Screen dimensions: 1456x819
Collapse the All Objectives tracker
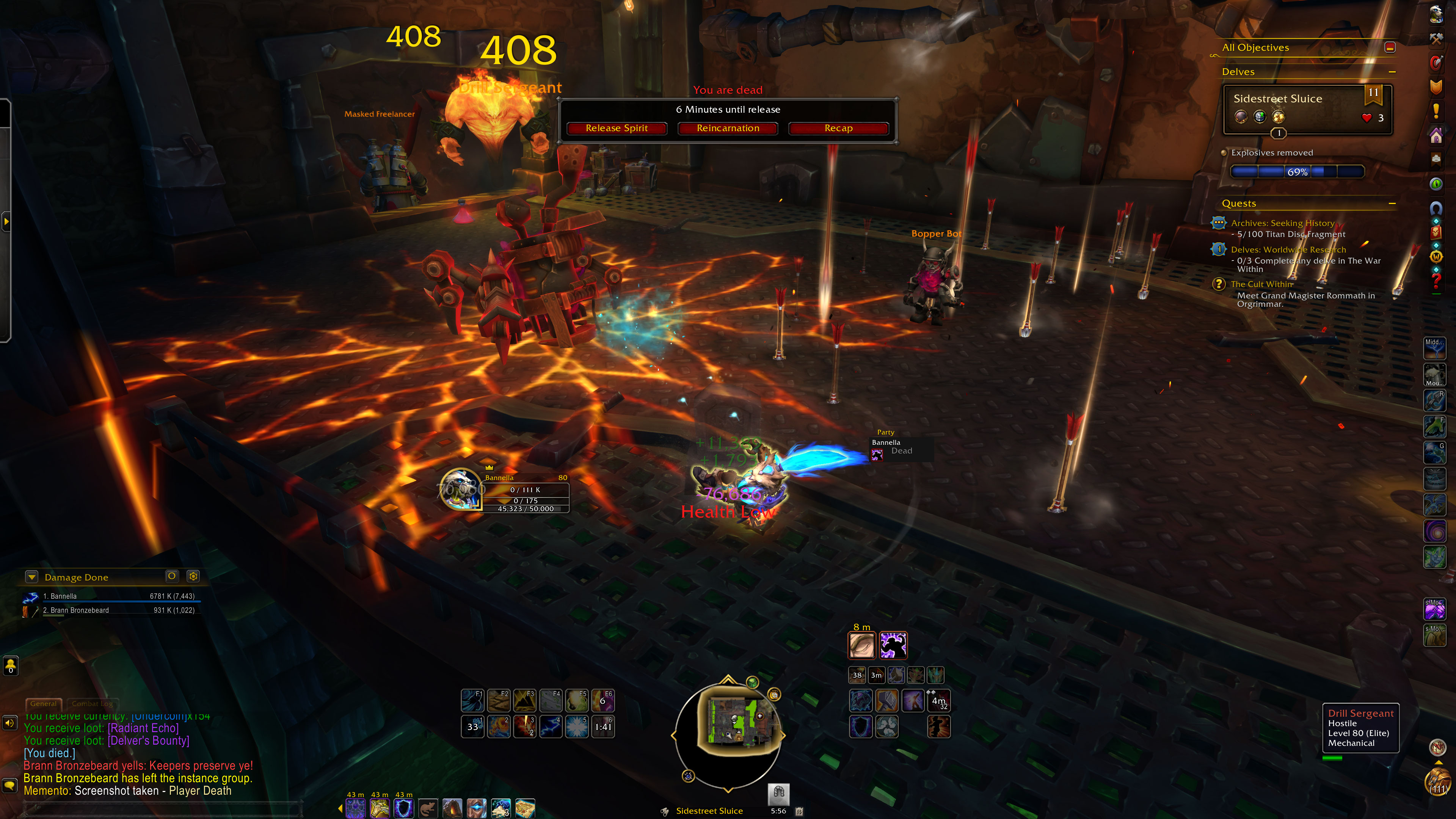tap(1390, 47)
